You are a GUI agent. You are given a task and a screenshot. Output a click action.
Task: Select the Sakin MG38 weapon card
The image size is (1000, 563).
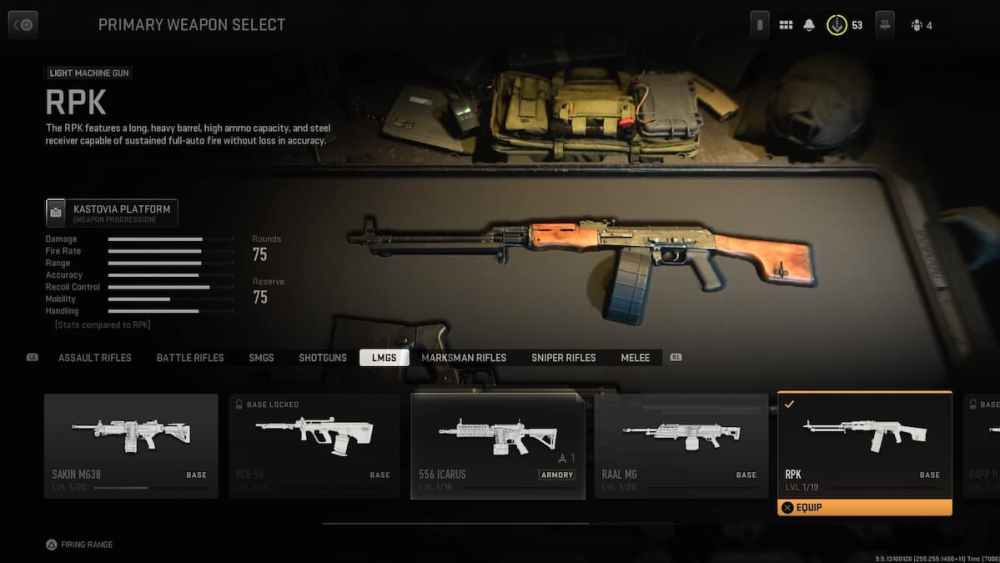coord(131,445)
